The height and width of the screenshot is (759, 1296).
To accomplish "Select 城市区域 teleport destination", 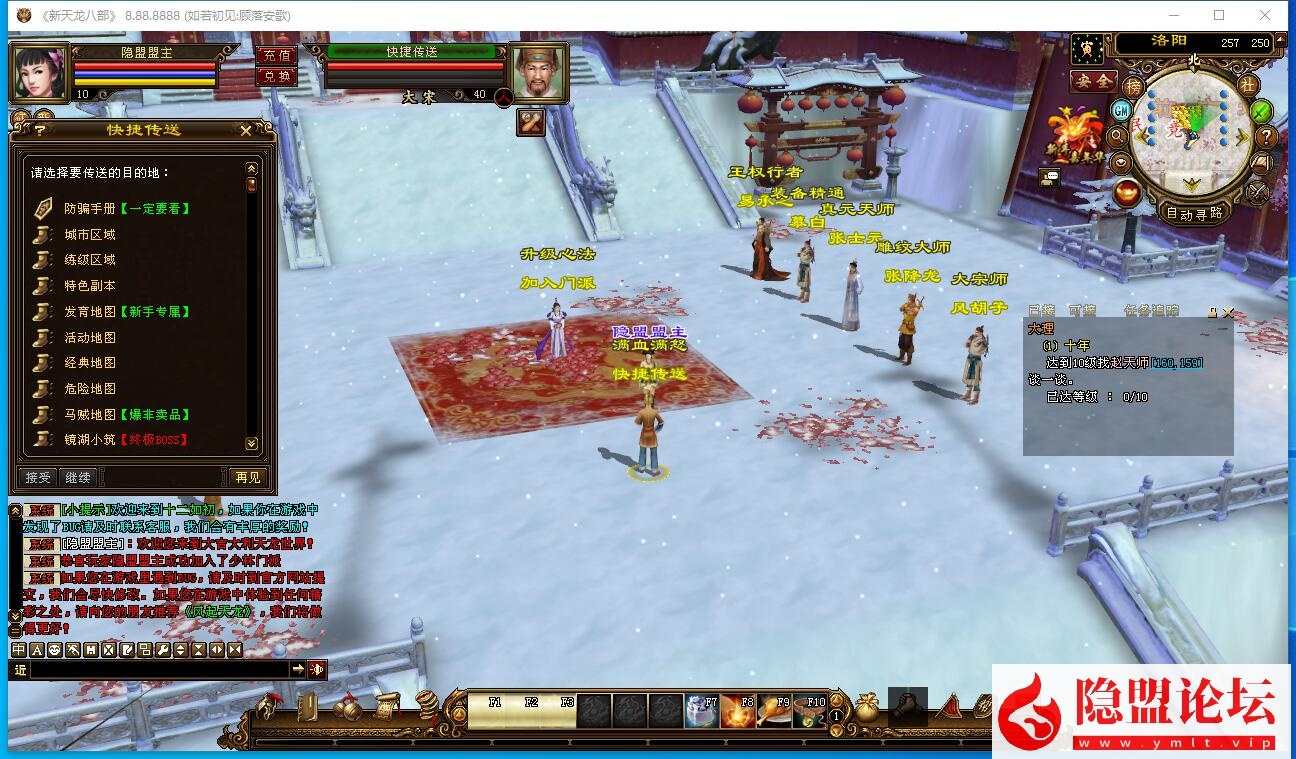I will (x=90, y=235).
